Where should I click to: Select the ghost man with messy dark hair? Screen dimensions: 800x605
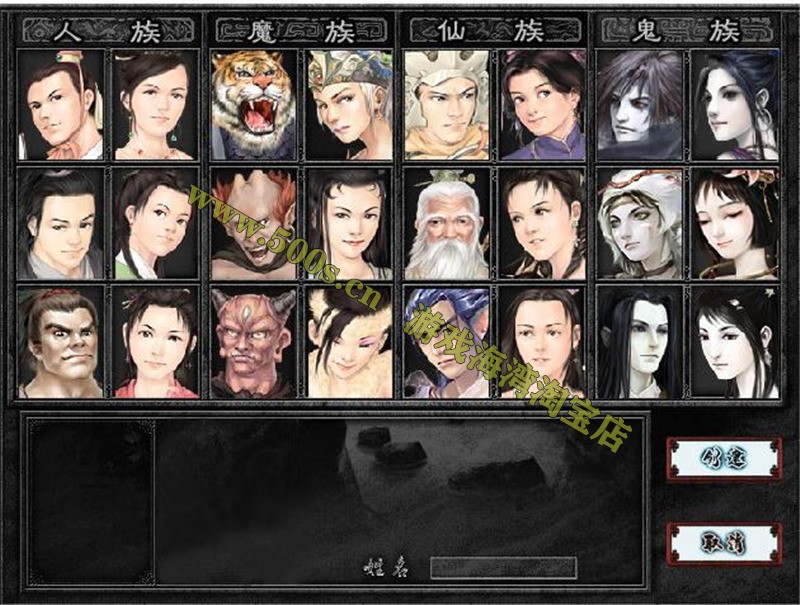coord(639,105)
